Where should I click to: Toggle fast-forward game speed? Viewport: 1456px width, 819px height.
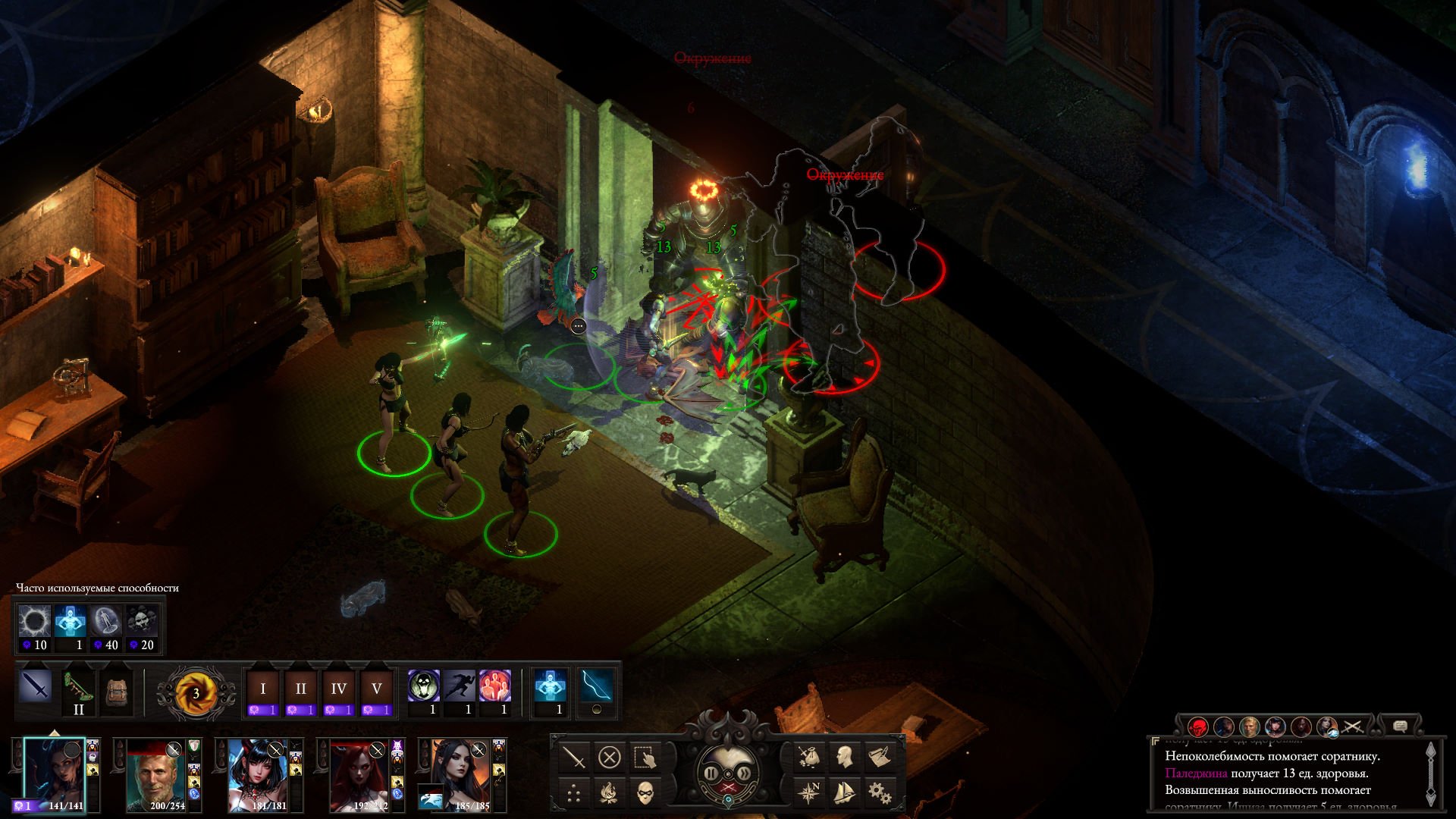[745, 773]
